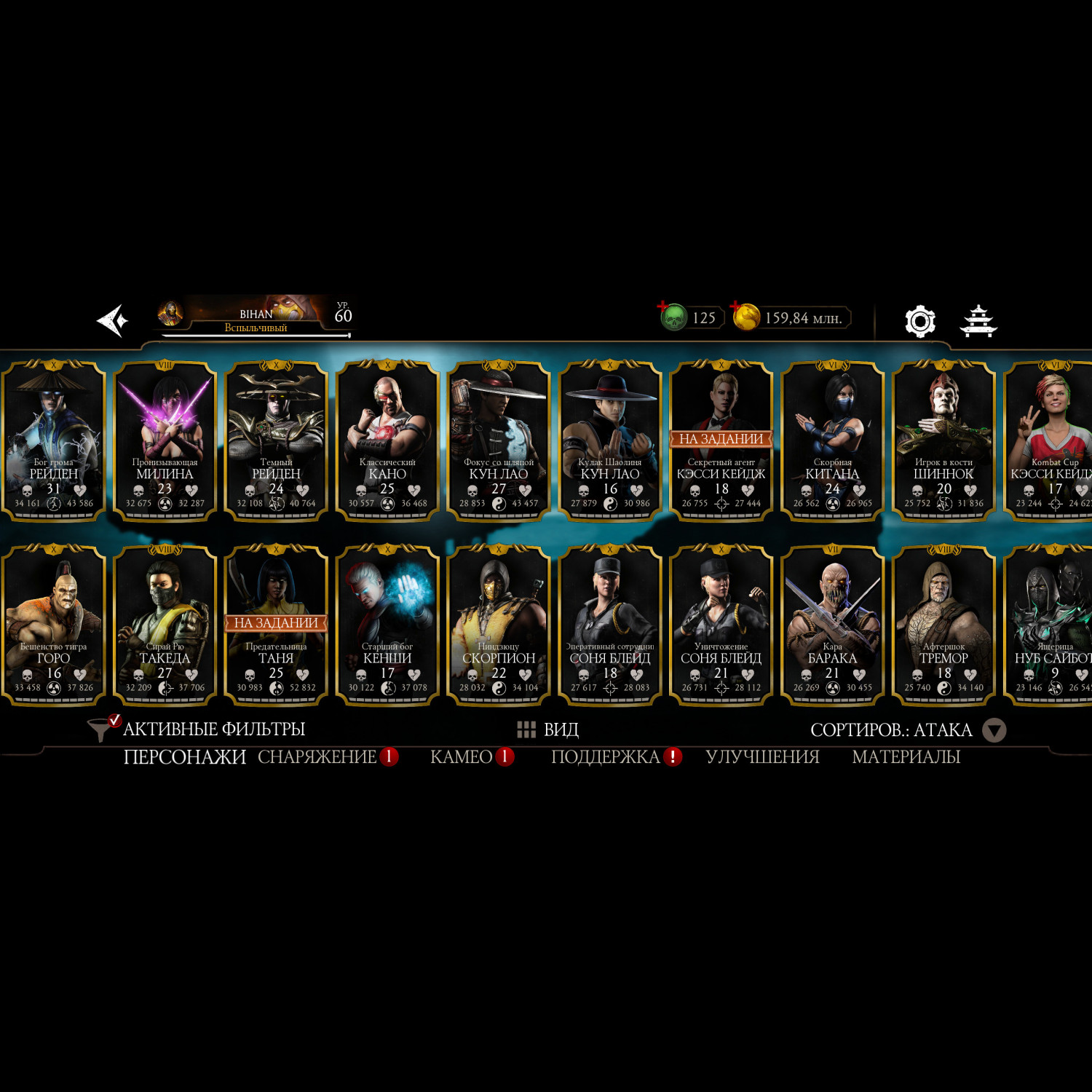
Task: Choose the Бешенство тигра Горо card
Action: pyautogui.click(x=54, y=624)
